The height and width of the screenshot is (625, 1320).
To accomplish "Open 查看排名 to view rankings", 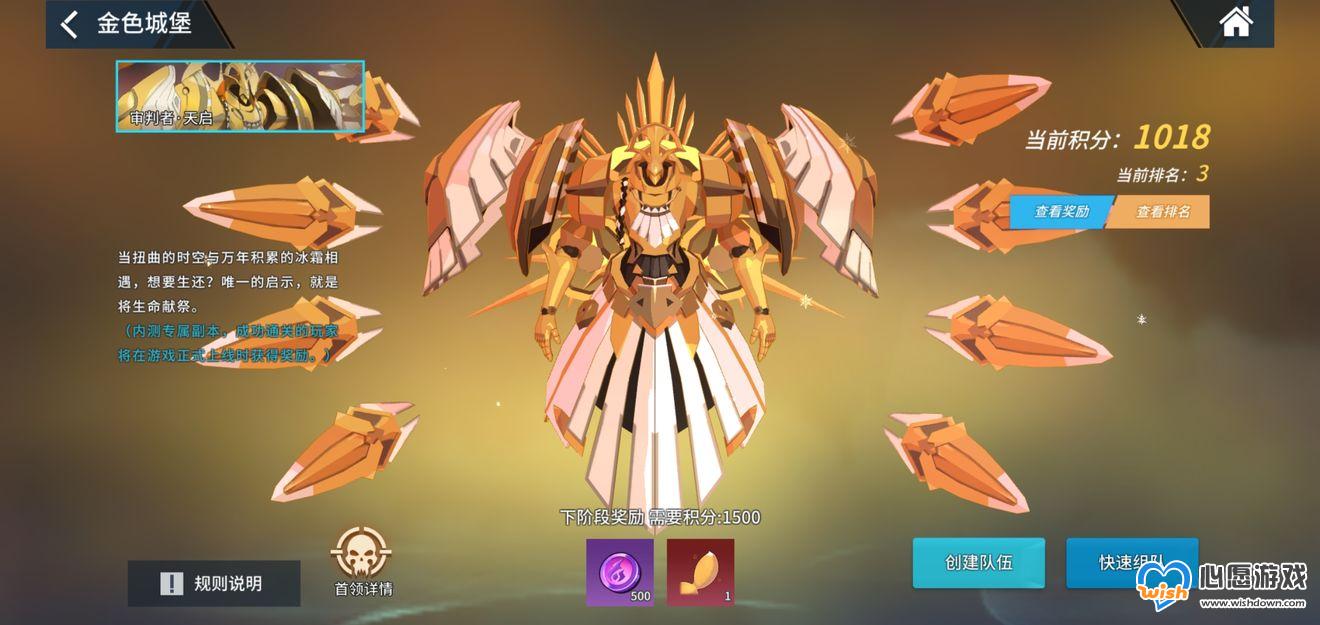I will point(1162,211).
